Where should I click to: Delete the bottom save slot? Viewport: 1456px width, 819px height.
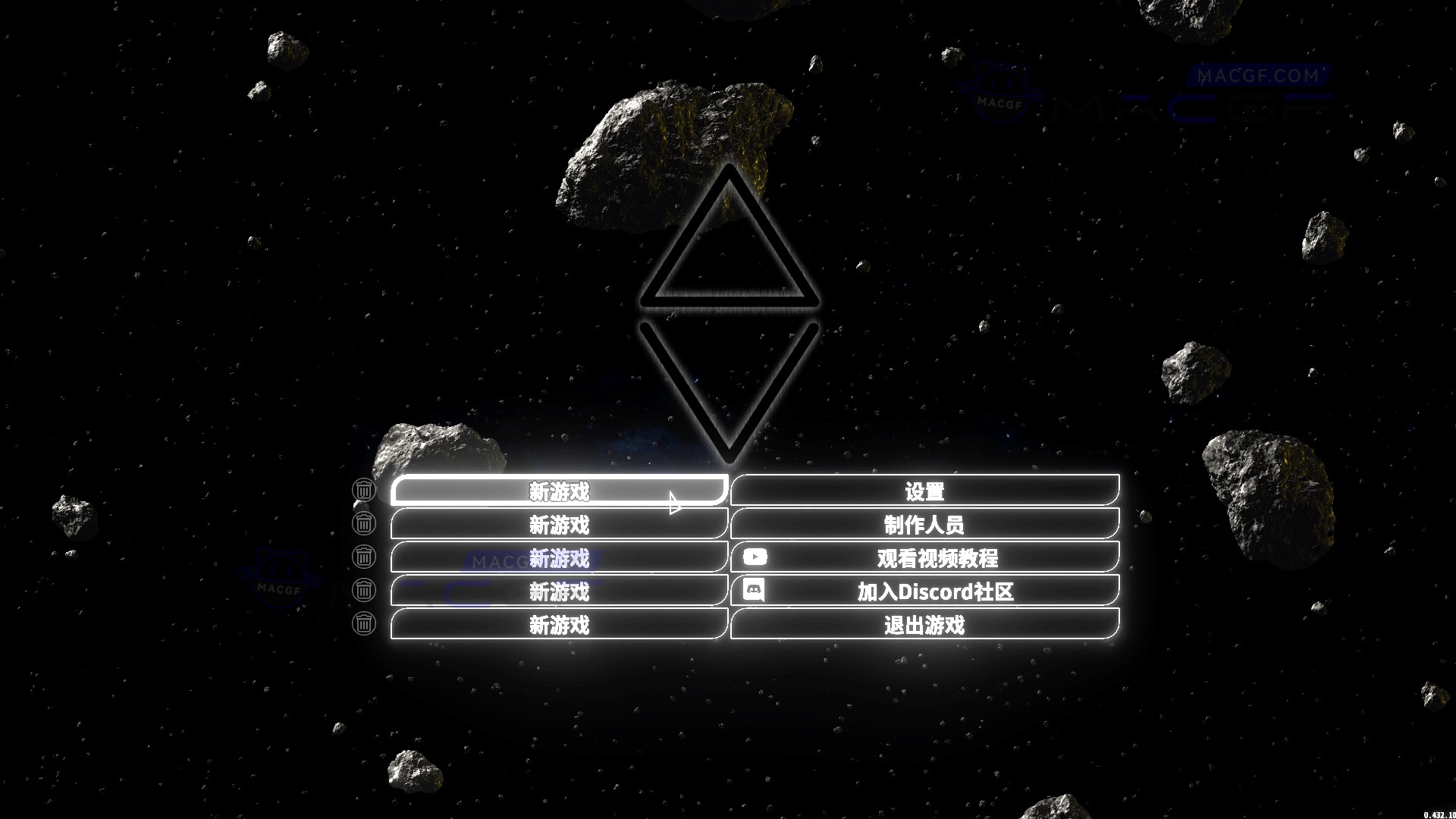tap(365, 624)
